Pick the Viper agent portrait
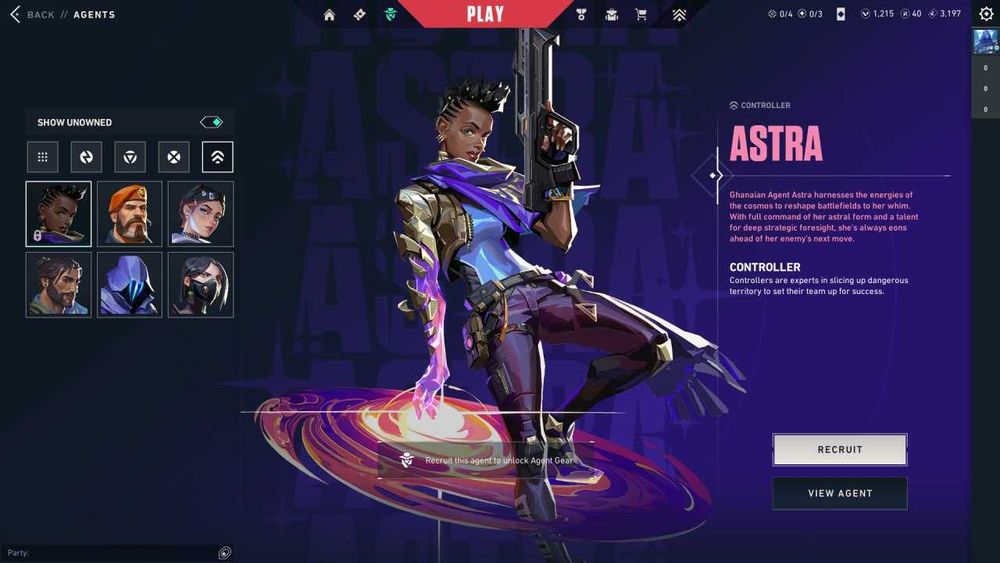Viewport: 1000px width, 563px height. click(x=201, y=284)
